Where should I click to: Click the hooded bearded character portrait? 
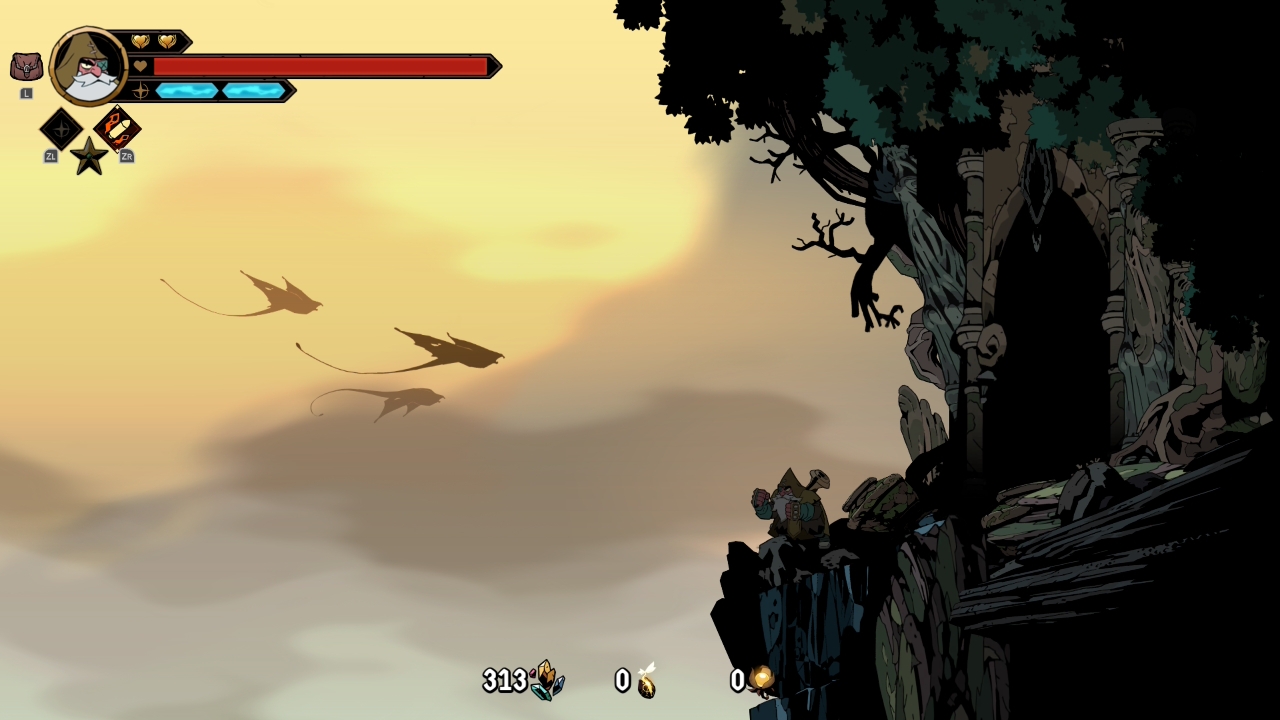(89, 66)
